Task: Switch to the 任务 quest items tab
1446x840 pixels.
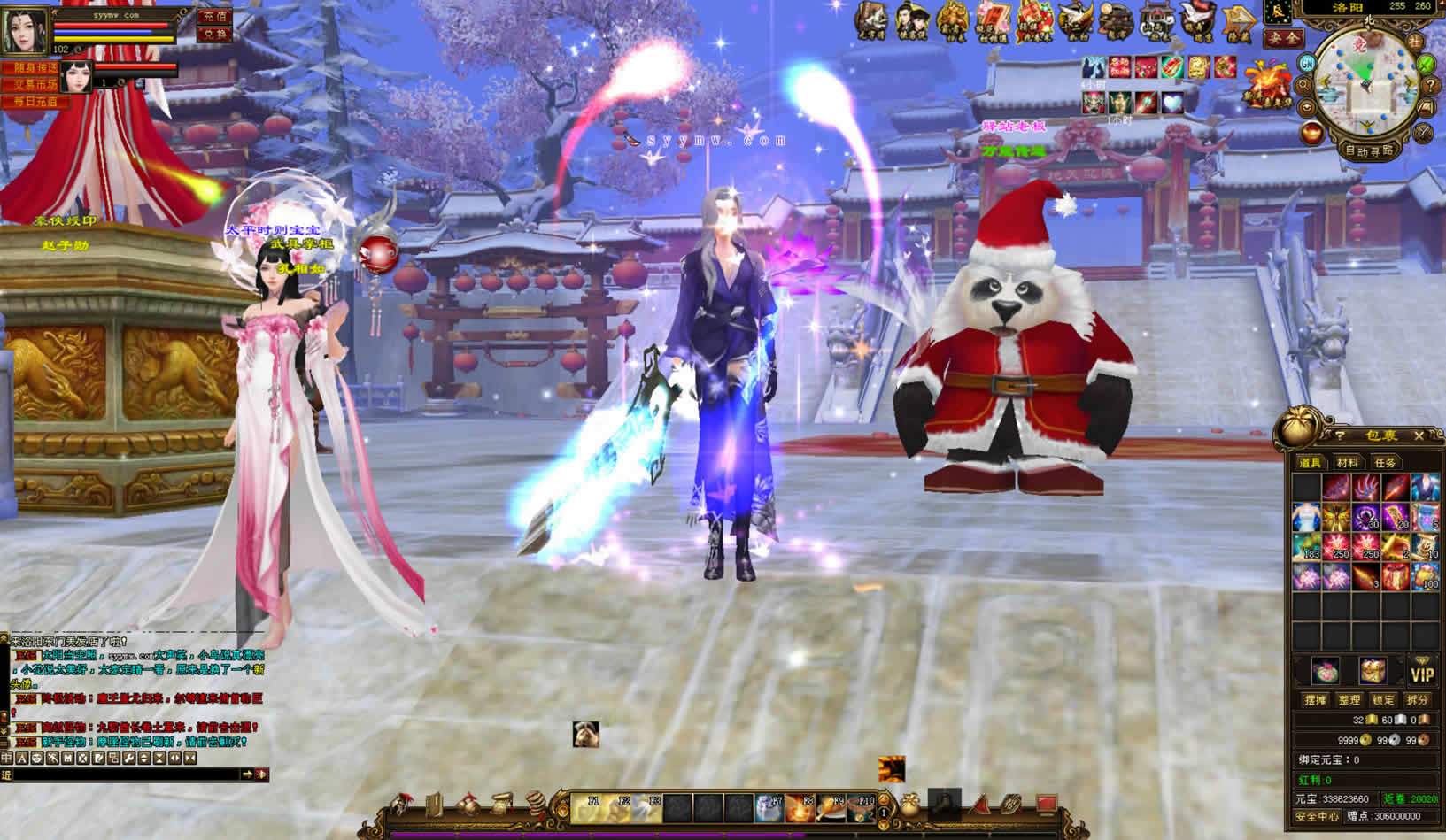Action: 1385,463
